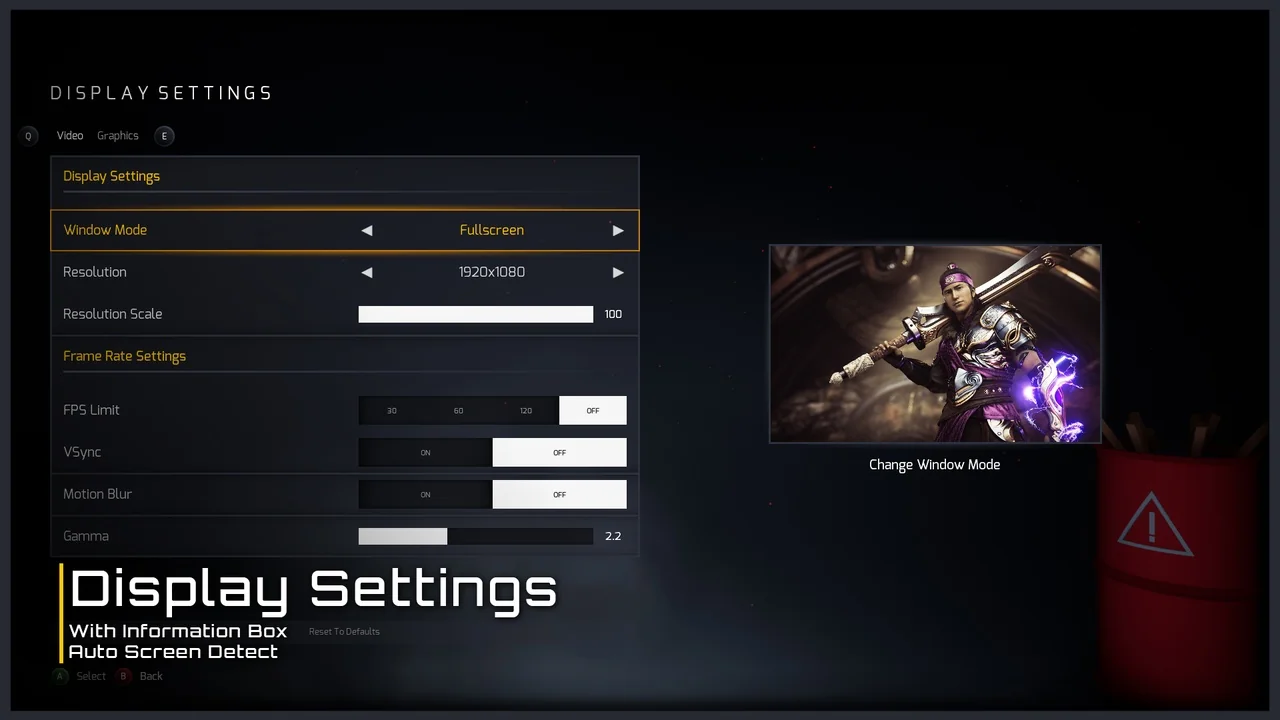Choose OFF for the FPS Limit
Image resolution: width=1280 pixels, height=720 pixels.
click(593, 411)
